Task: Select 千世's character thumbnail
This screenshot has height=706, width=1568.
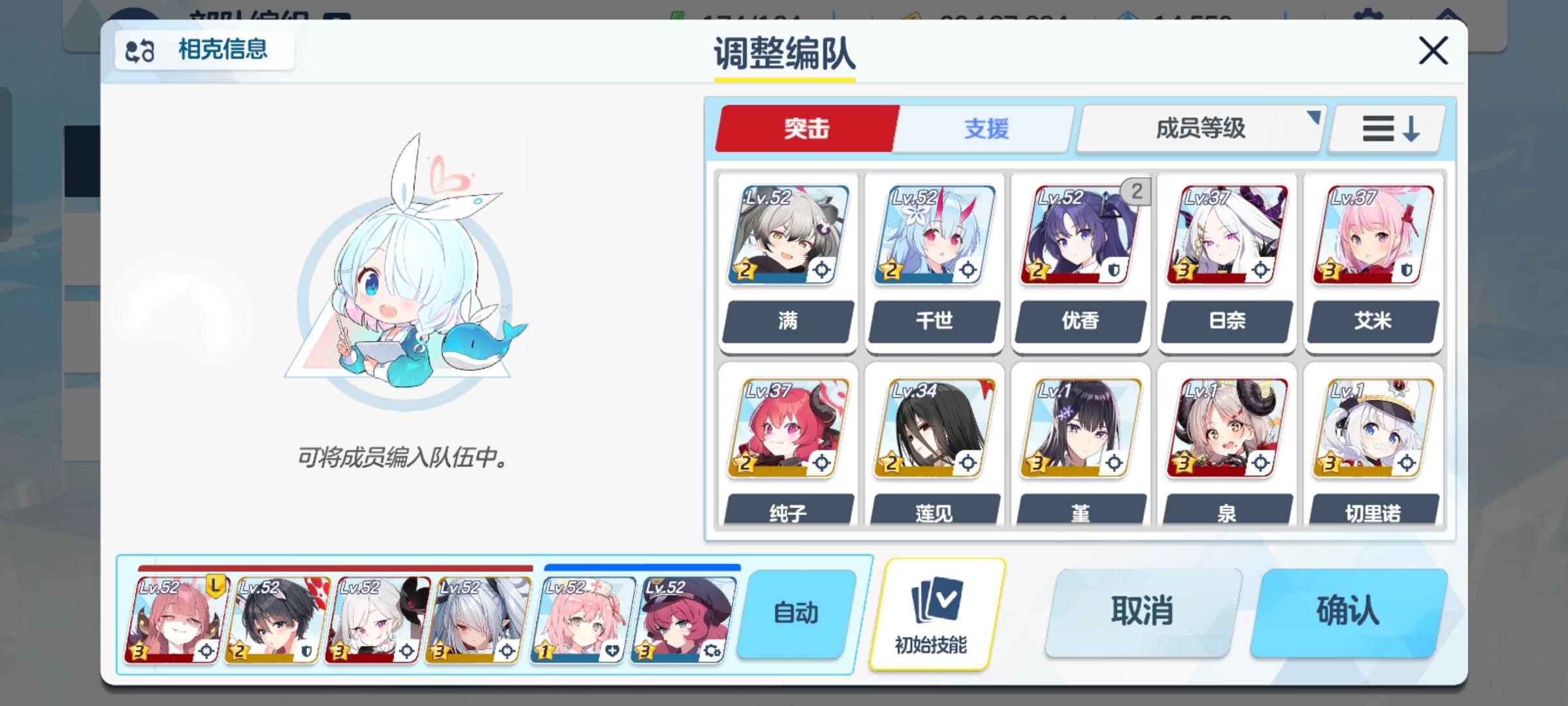Action: 934,235
